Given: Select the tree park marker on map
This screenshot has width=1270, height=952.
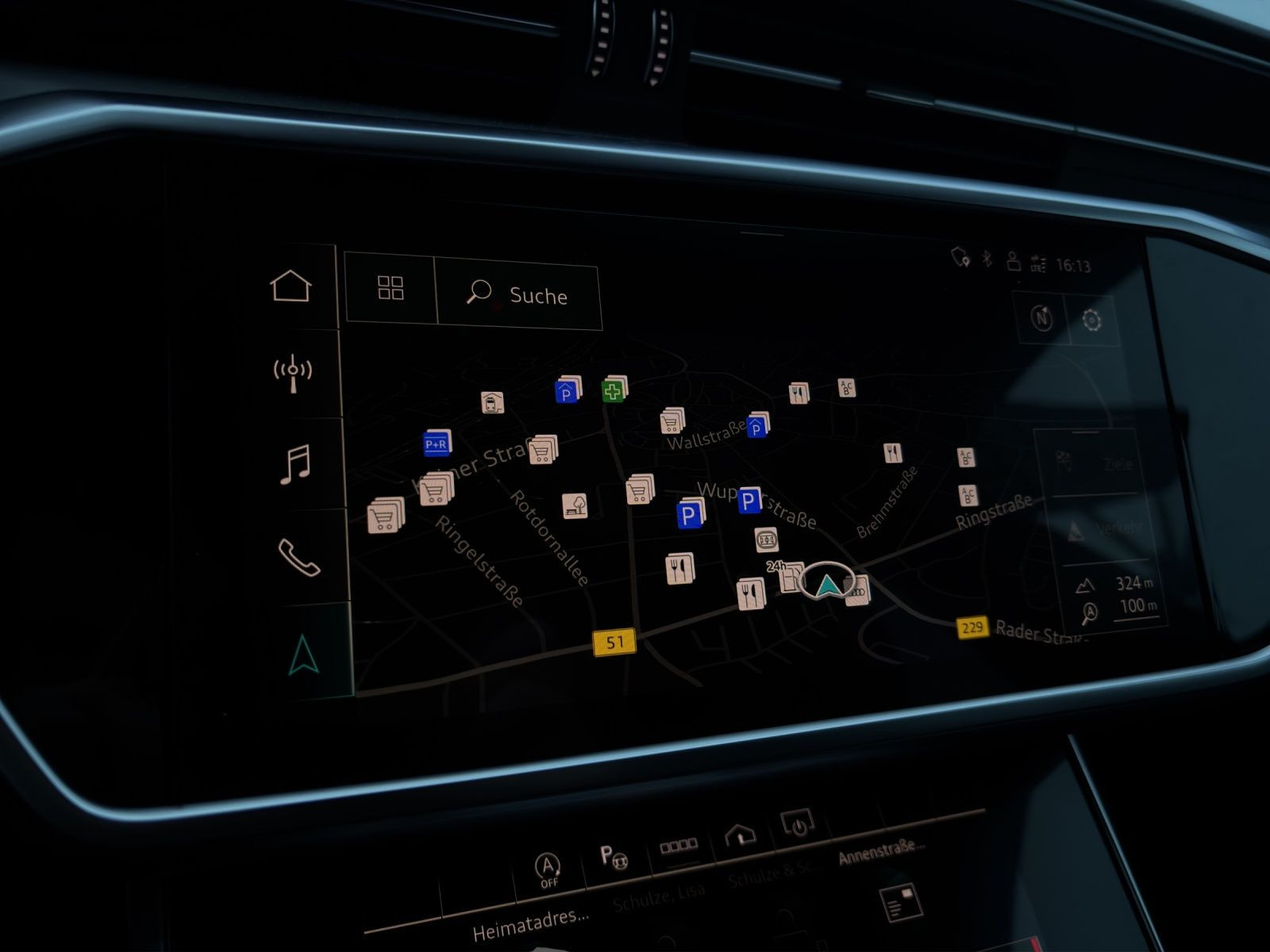Looking at the screenshot, I should point(575,505).
